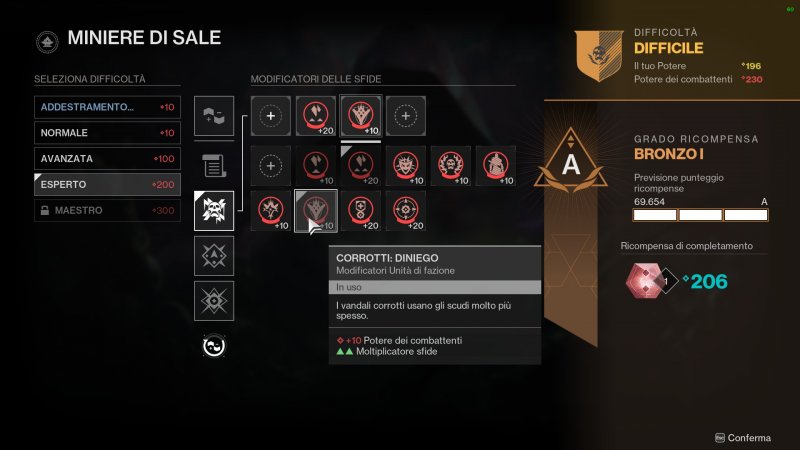Select the hooded figure +10 modifier
The image size is (800, 450).
pos(496,166)
